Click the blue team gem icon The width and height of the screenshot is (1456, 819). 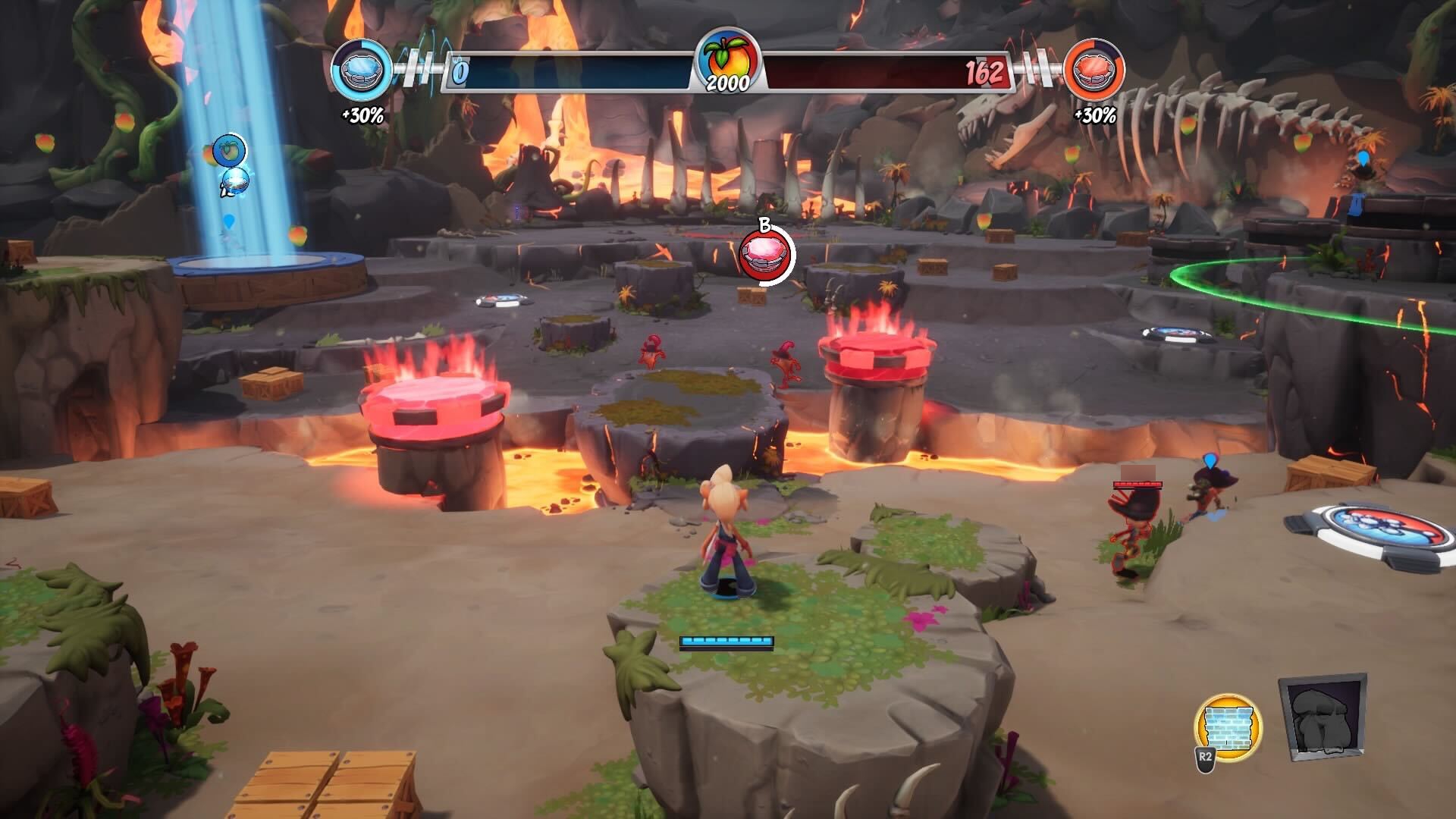(362, 71)
